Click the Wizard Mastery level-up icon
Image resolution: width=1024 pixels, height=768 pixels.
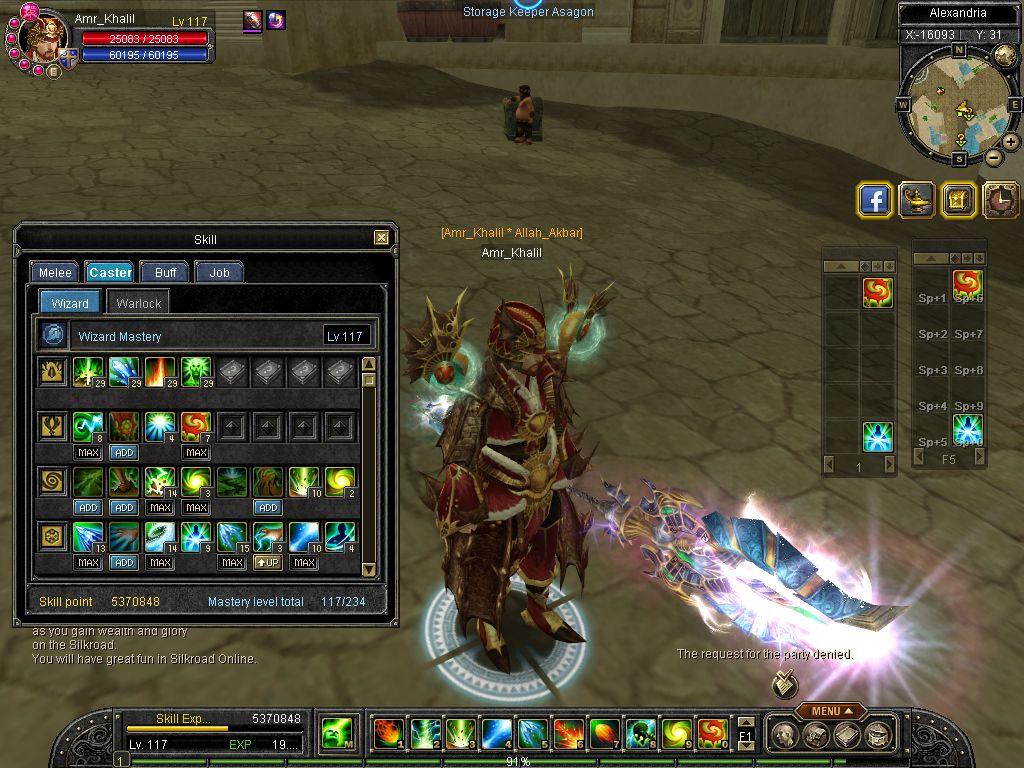pyautogui.click(x=53, y=336)
